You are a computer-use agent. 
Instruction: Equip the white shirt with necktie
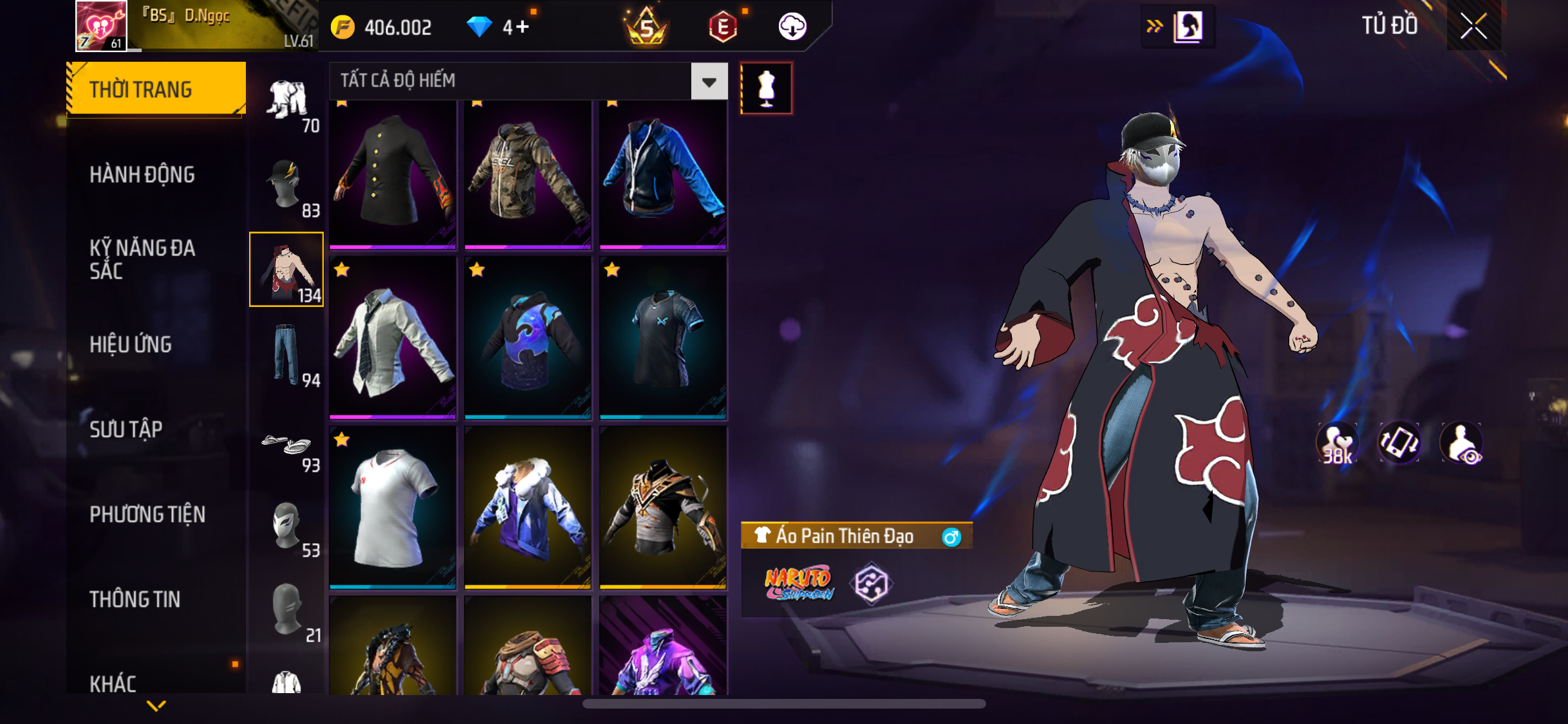coord(393,338)
